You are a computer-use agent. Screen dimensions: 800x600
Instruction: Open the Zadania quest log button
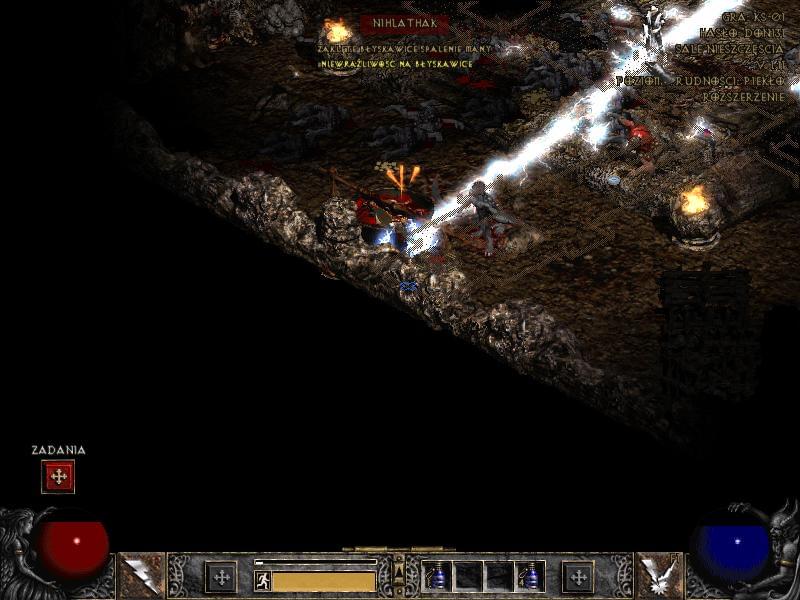click(58, 477)
